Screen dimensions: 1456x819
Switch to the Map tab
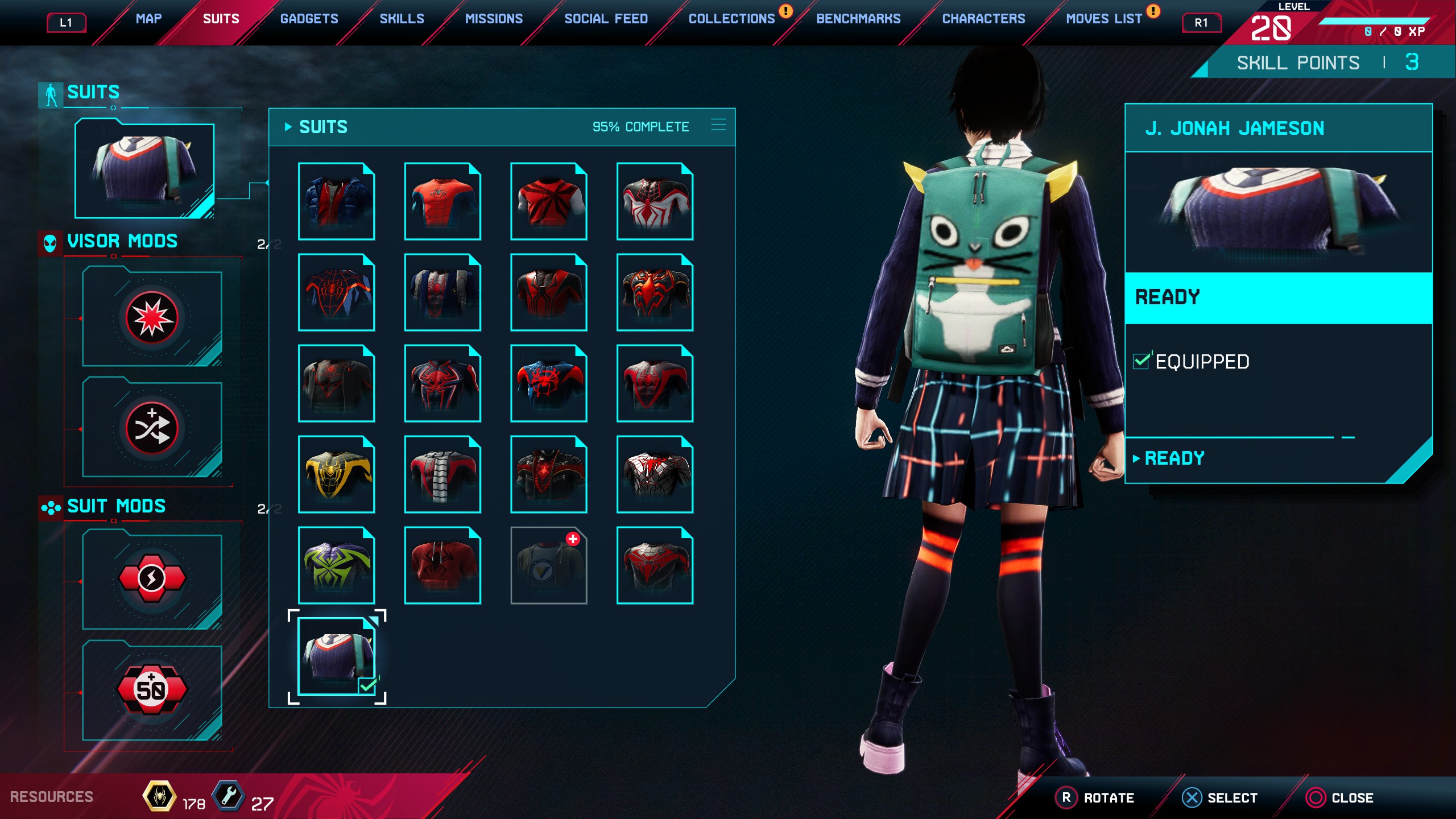(148, 19)
